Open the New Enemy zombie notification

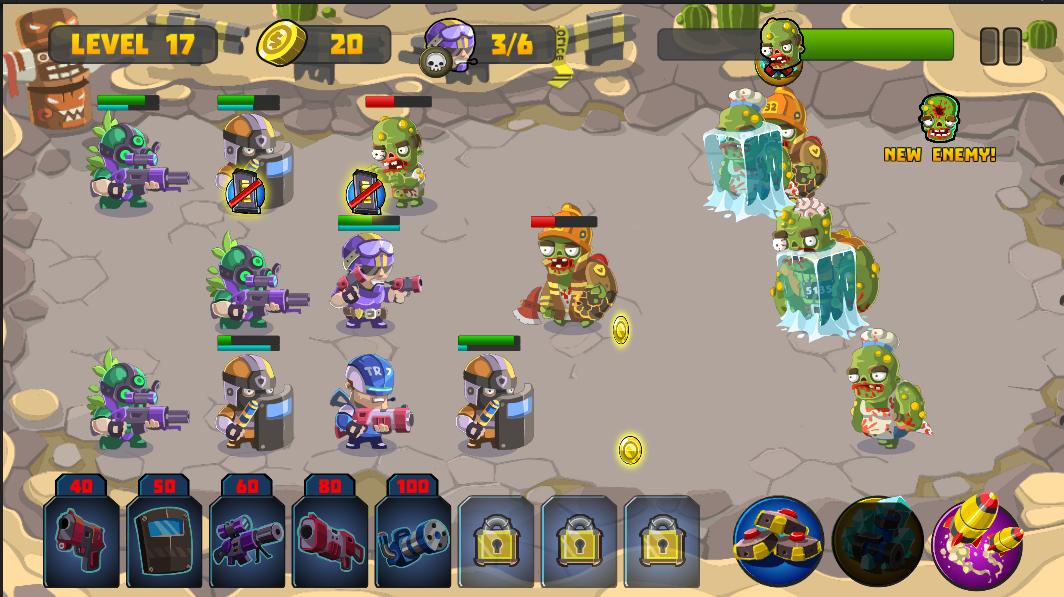940,128
